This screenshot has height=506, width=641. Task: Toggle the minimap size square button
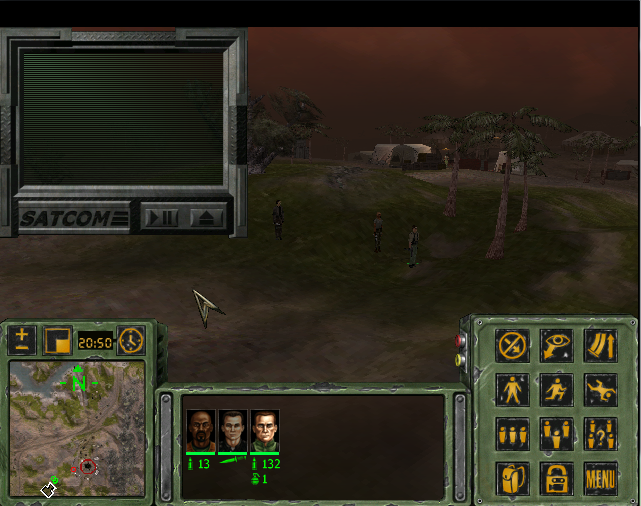click(56, 339)
